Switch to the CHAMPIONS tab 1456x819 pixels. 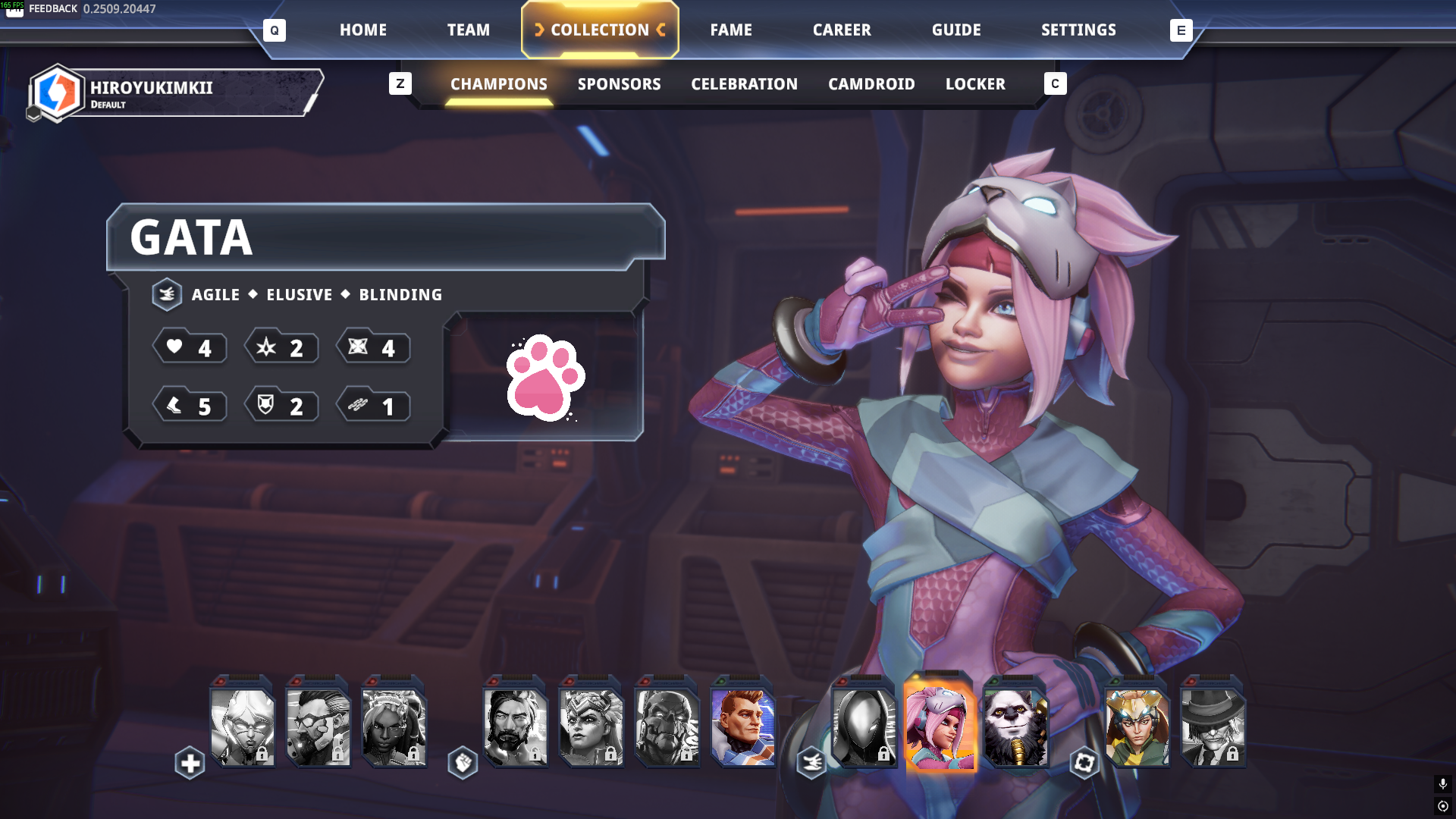(498, 84)
